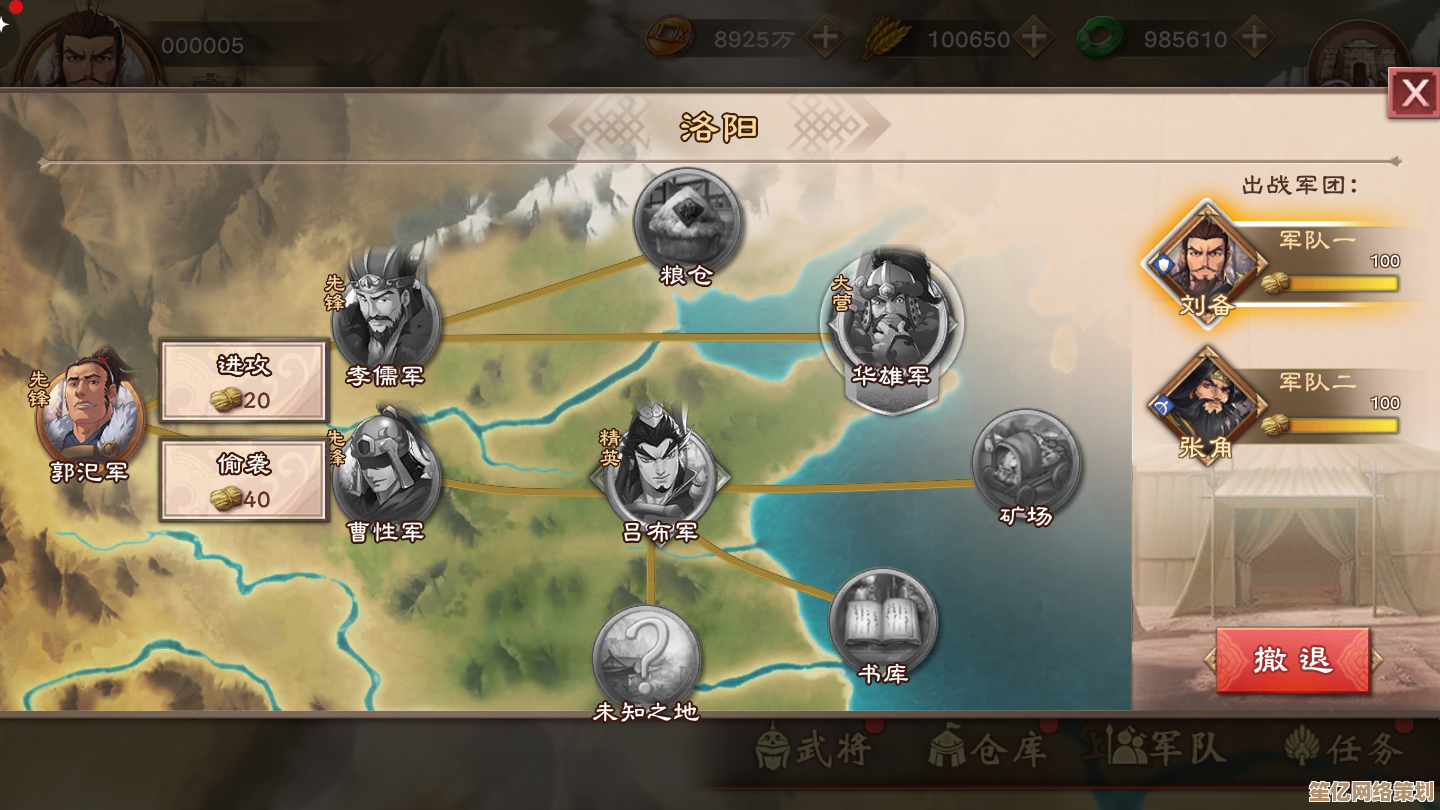This screenshot has width=1440, height=810.
Task: Open the 粮仓 granary node
Action: [x=687, y=220]
